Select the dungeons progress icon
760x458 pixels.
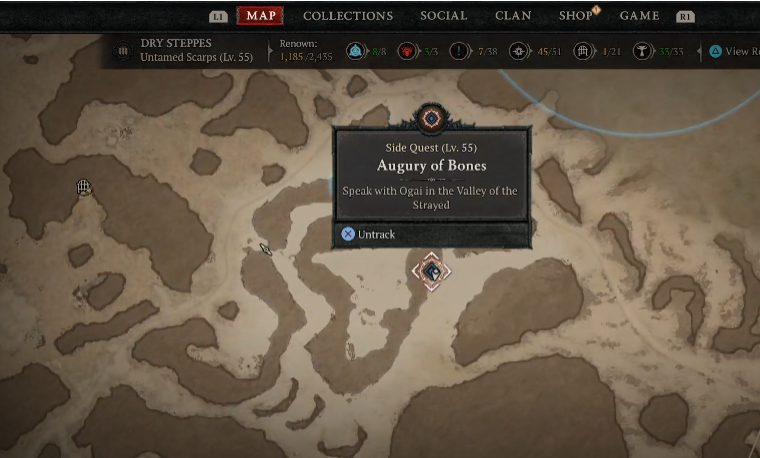point(583,51)
